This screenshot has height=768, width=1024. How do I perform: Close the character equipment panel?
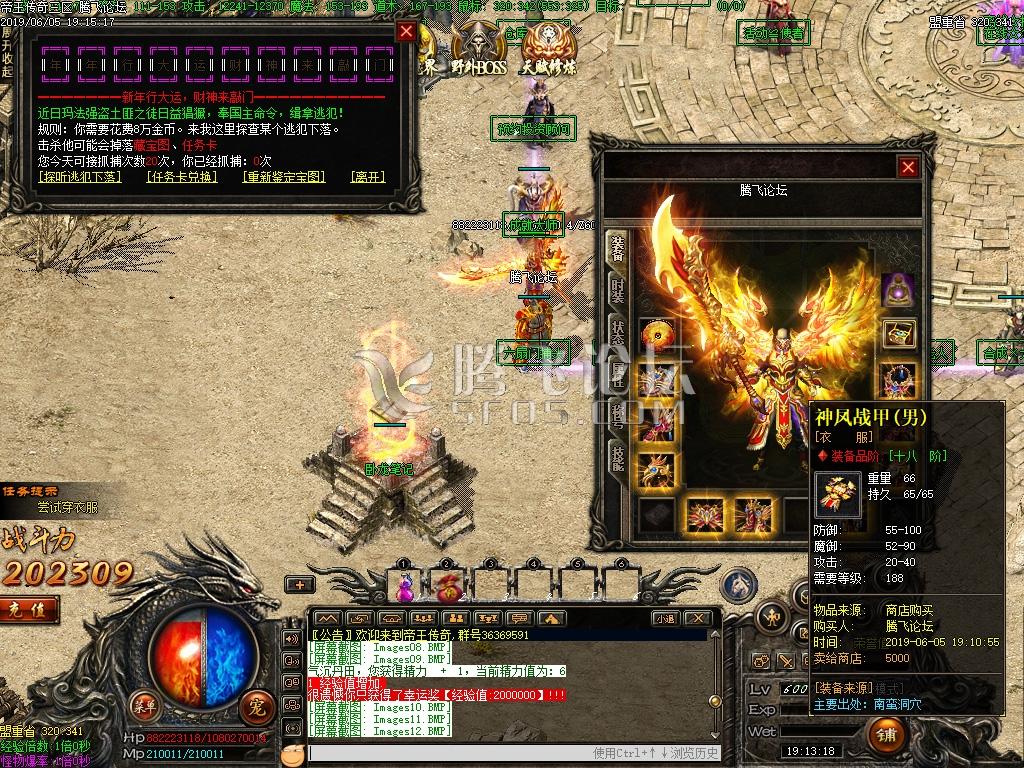pos(908,167)
